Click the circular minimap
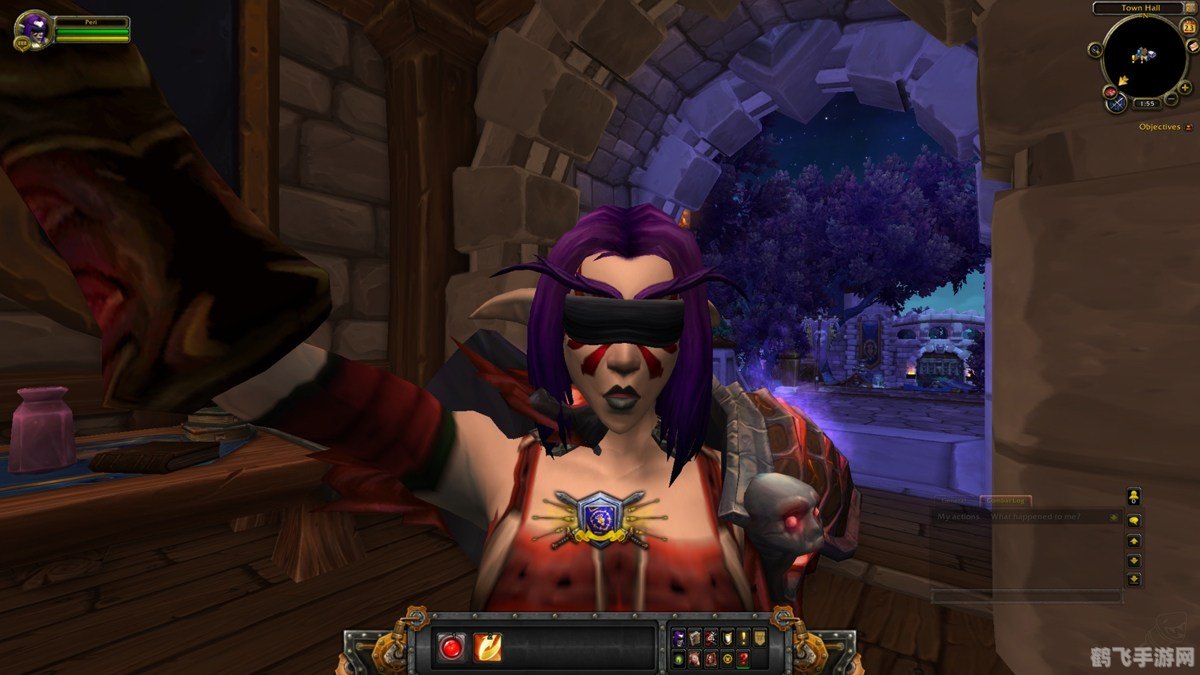1200x675 pixels. pos(1144,57)
